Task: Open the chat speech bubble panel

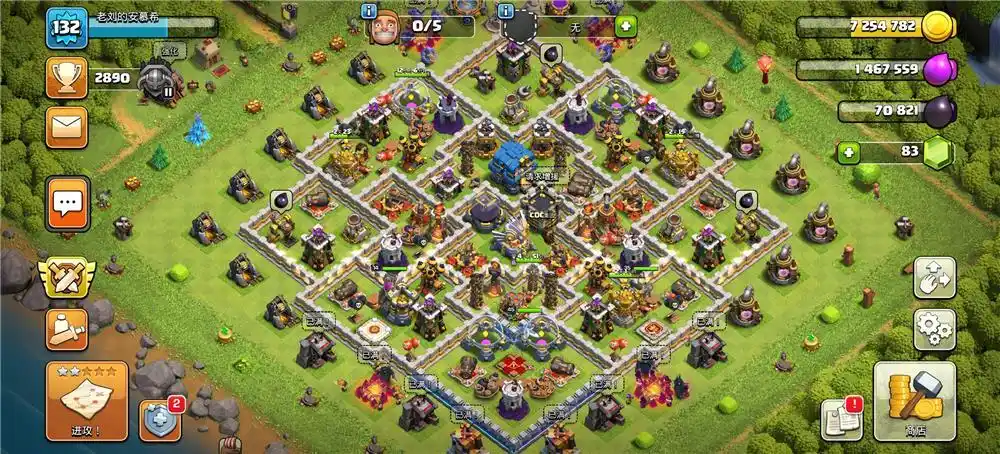Action: tap(68, 204)
